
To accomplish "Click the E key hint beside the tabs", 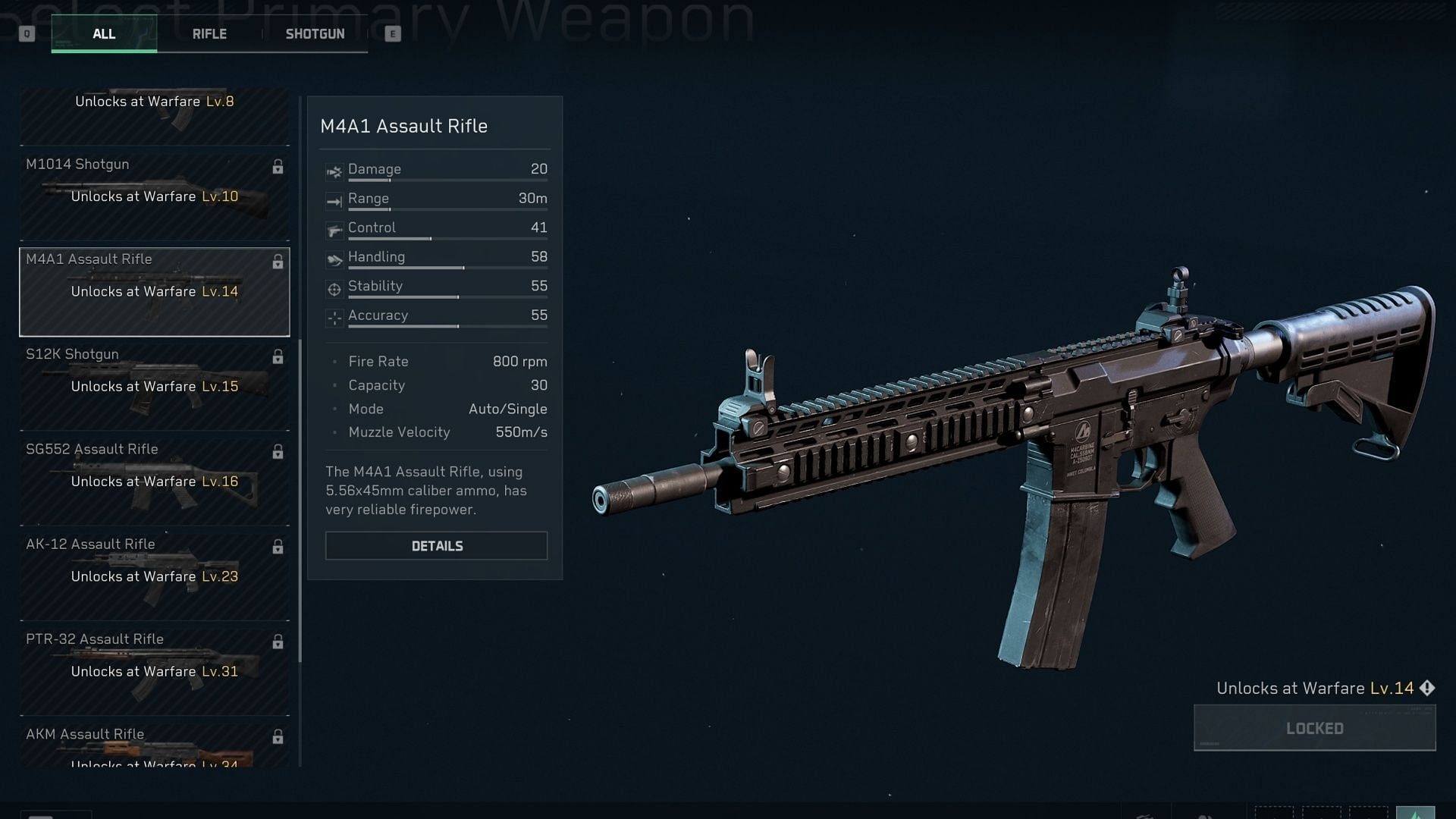I will coord(393,33).
